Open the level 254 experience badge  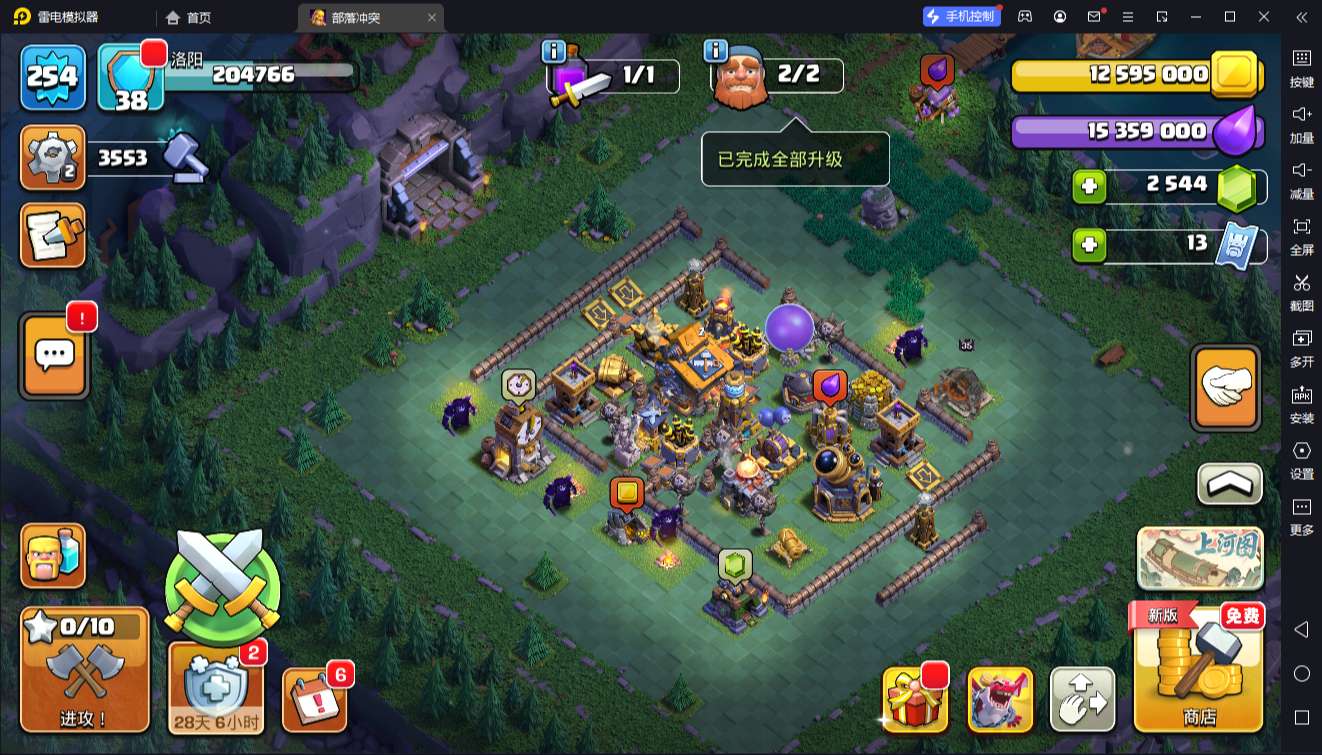pyautogui.click(x=51, y=76)
